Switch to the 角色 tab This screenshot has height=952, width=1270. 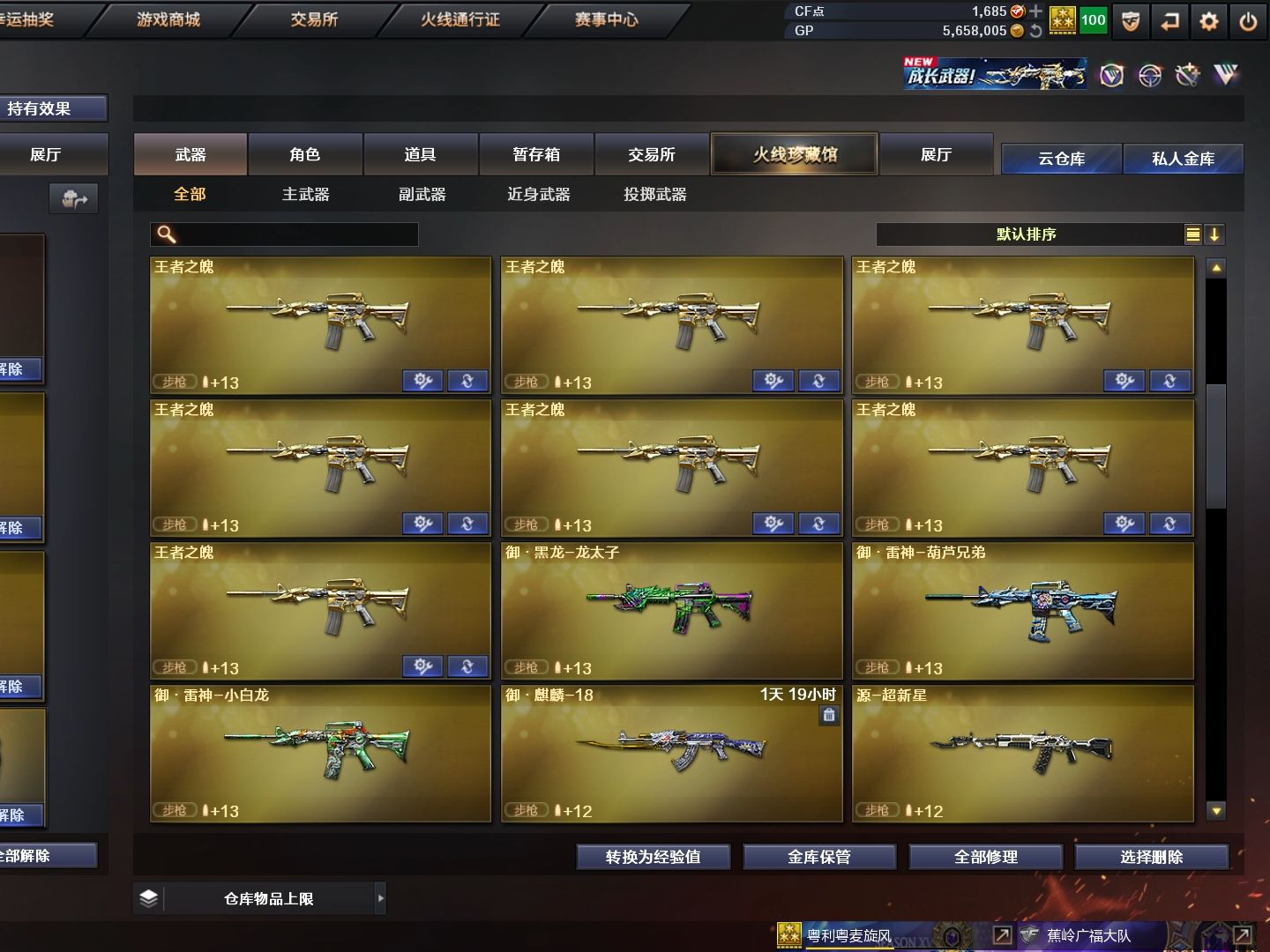(x=305, y=155)
